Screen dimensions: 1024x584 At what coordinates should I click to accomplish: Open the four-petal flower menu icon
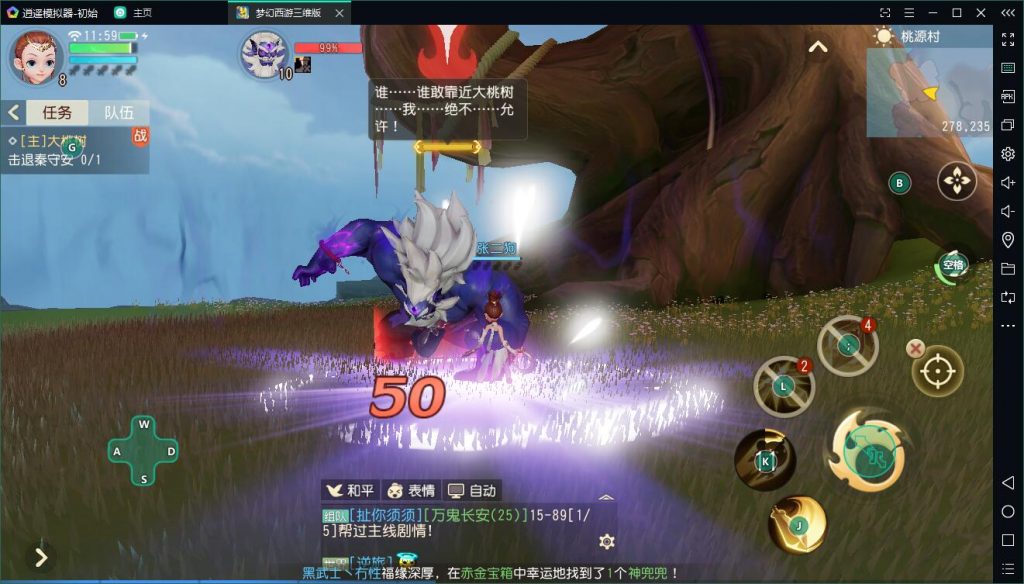[957, 181]
